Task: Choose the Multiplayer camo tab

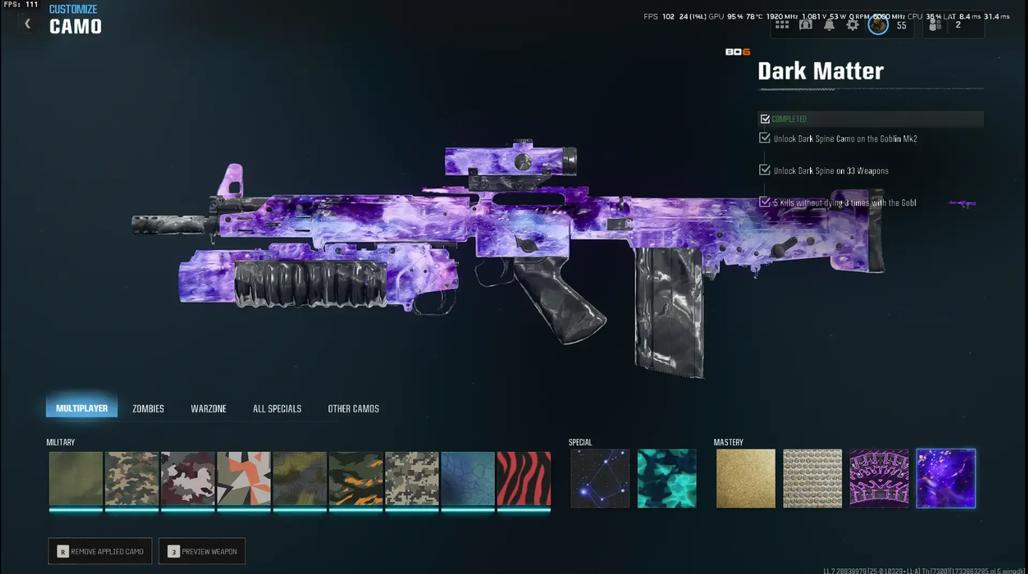Action: (82, 408)
